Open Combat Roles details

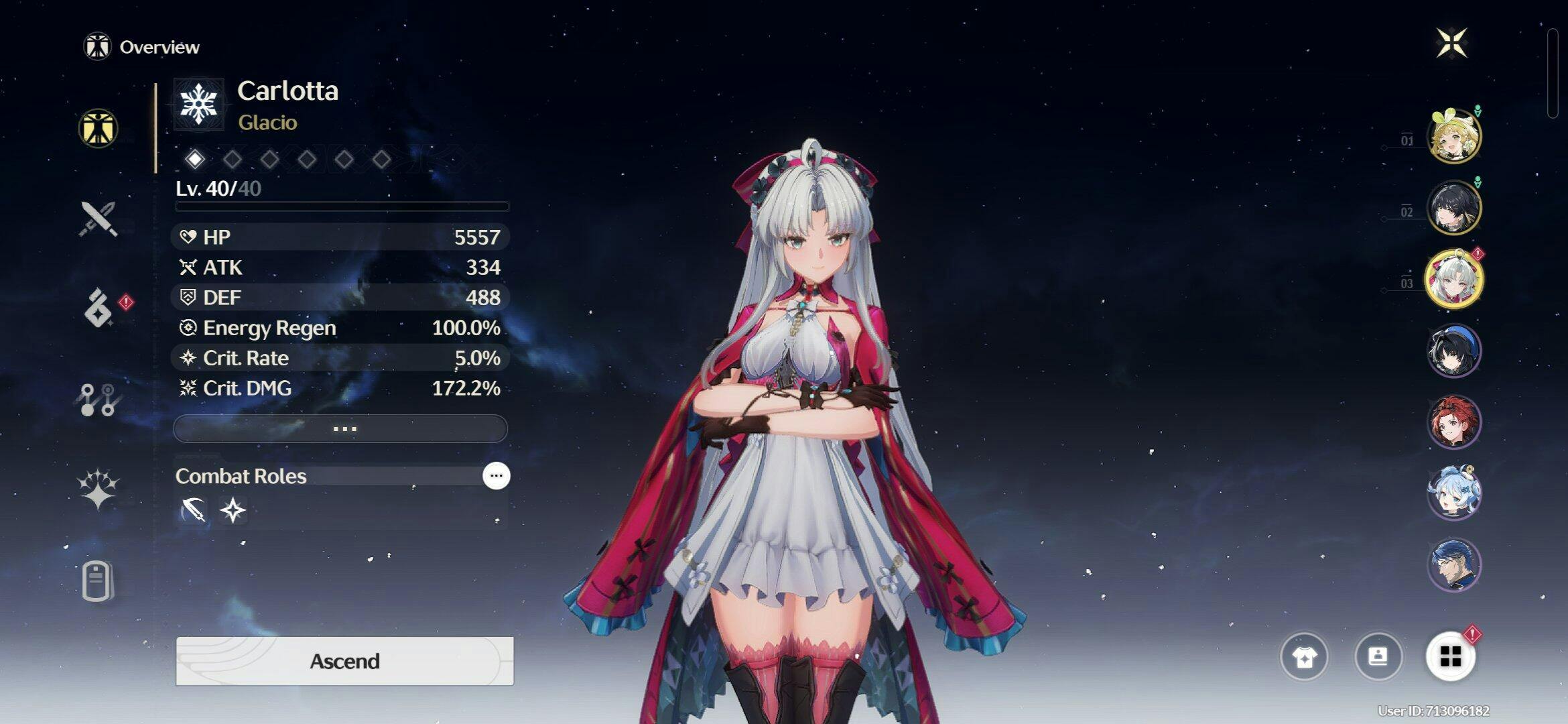click(x=496, y=476)
